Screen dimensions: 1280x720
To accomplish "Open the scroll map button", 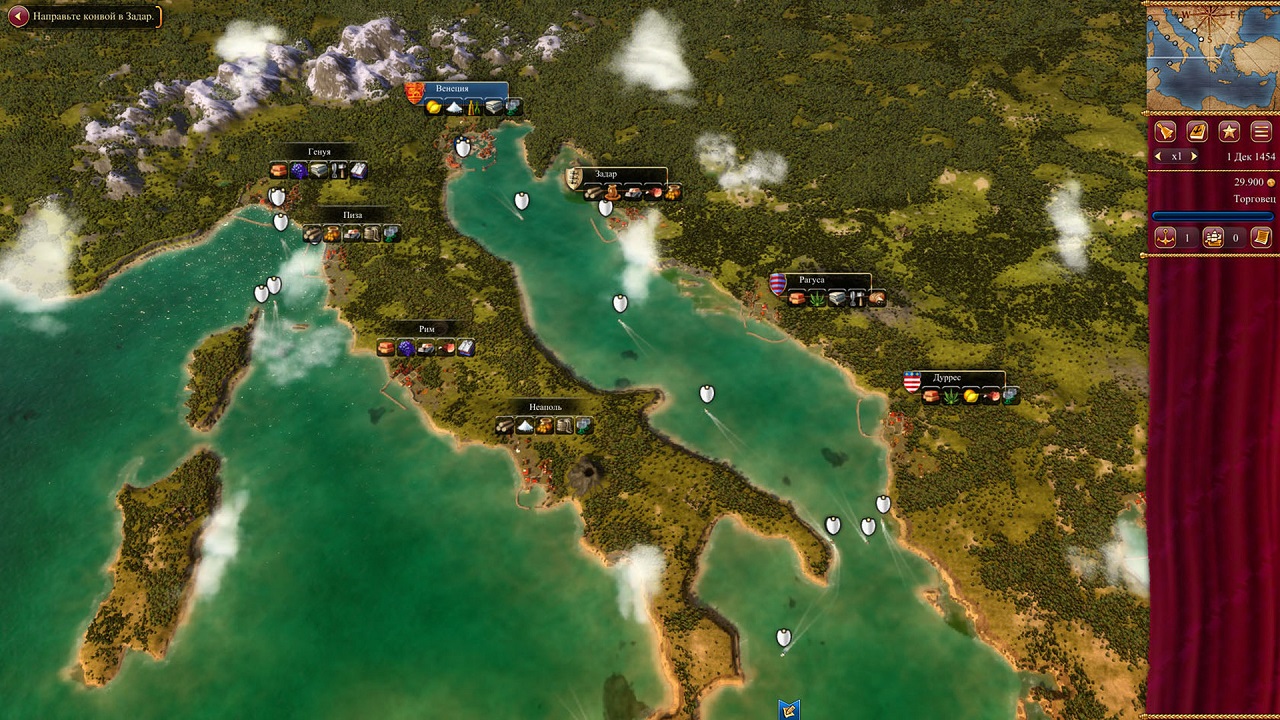I will point(1261,238).
